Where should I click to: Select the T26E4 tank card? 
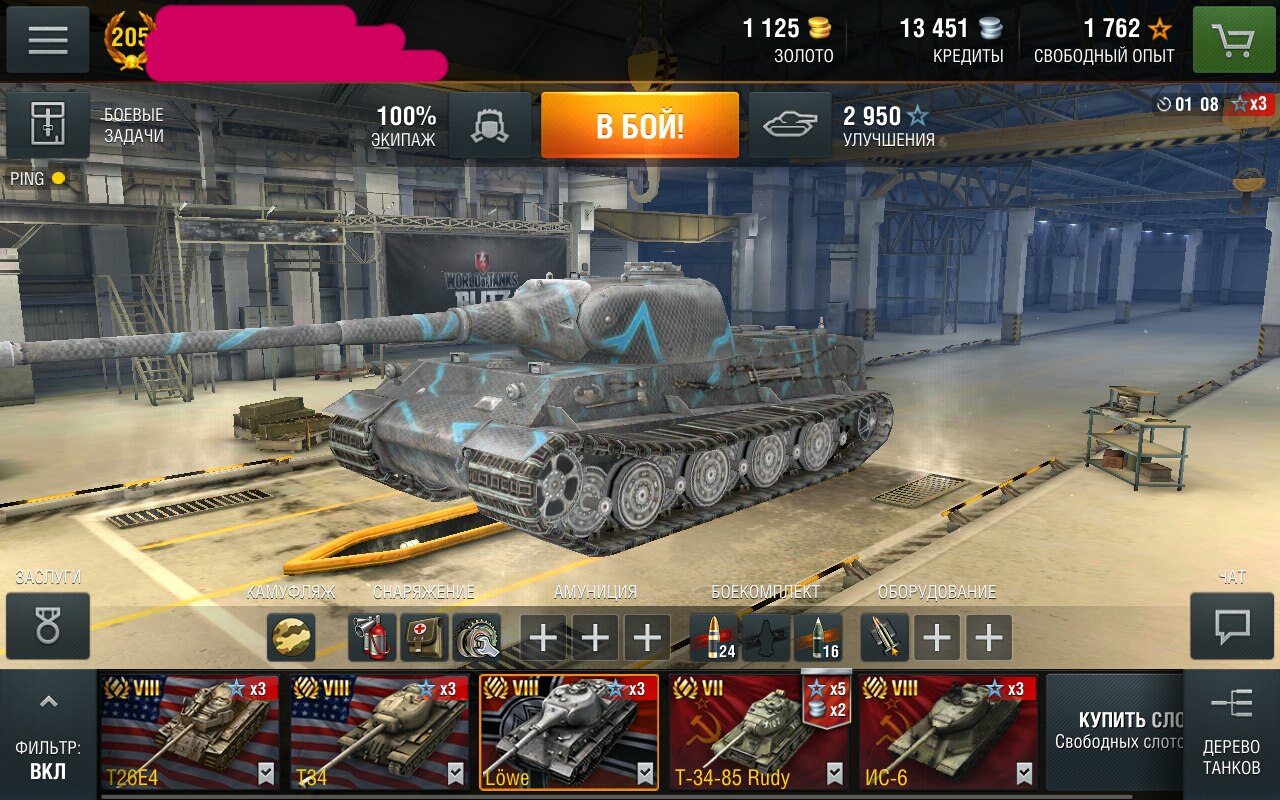pyautogui.click(x=189, y=732)
